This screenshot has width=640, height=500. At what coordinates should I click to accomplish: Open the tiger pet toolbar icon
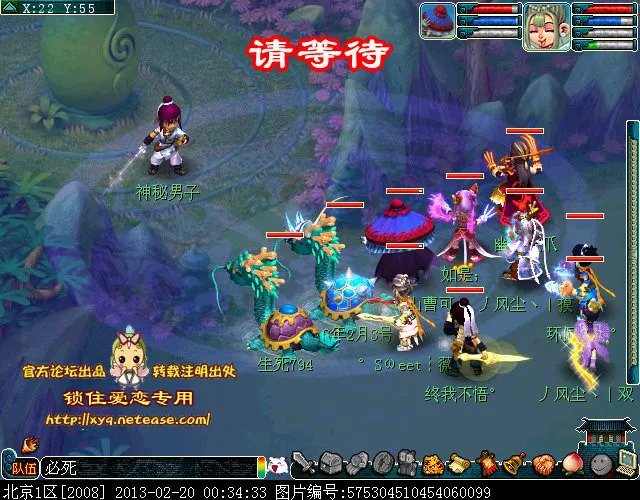pos(434,464)
